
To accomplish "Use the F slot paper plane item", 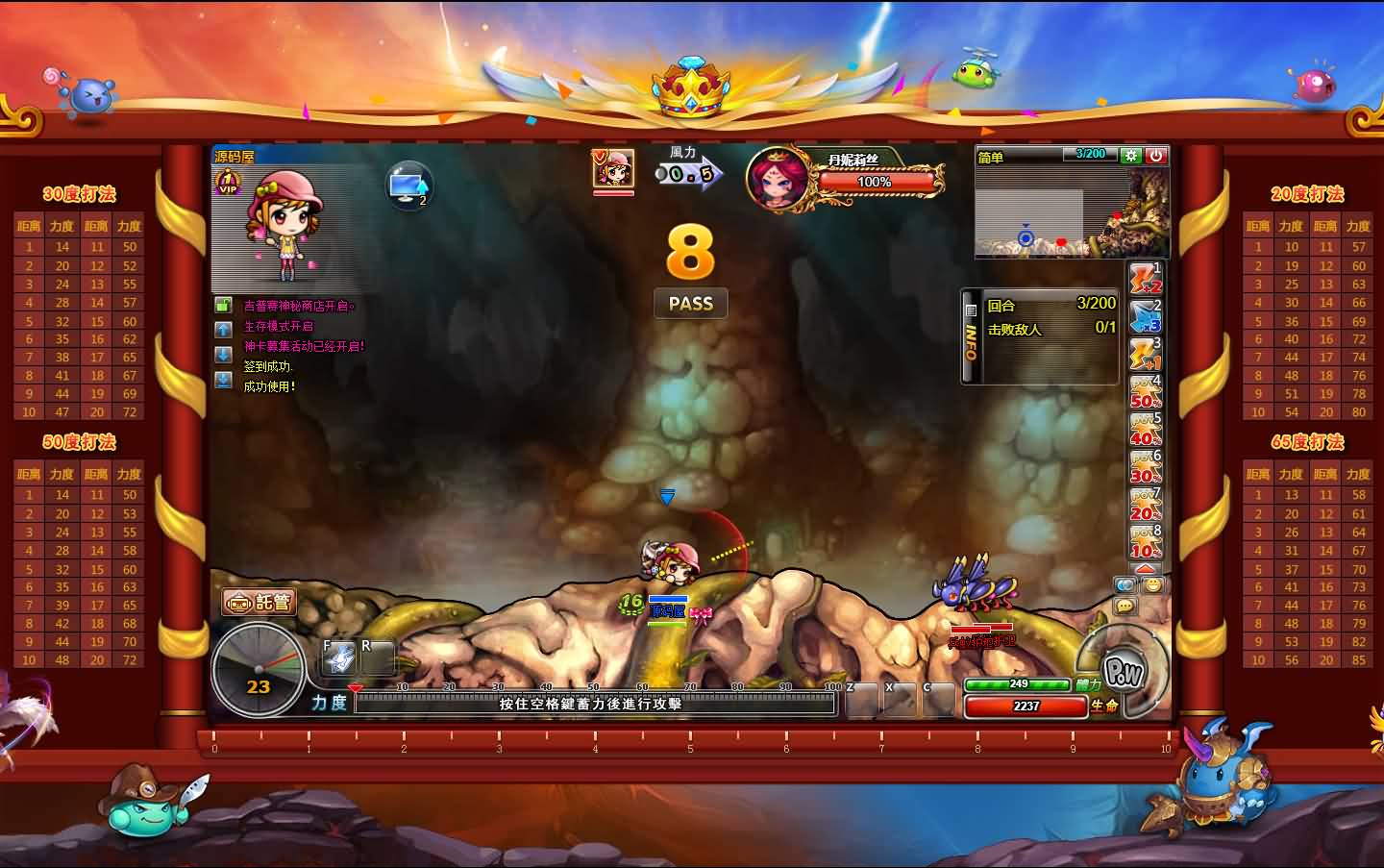I will coord(339,659).
